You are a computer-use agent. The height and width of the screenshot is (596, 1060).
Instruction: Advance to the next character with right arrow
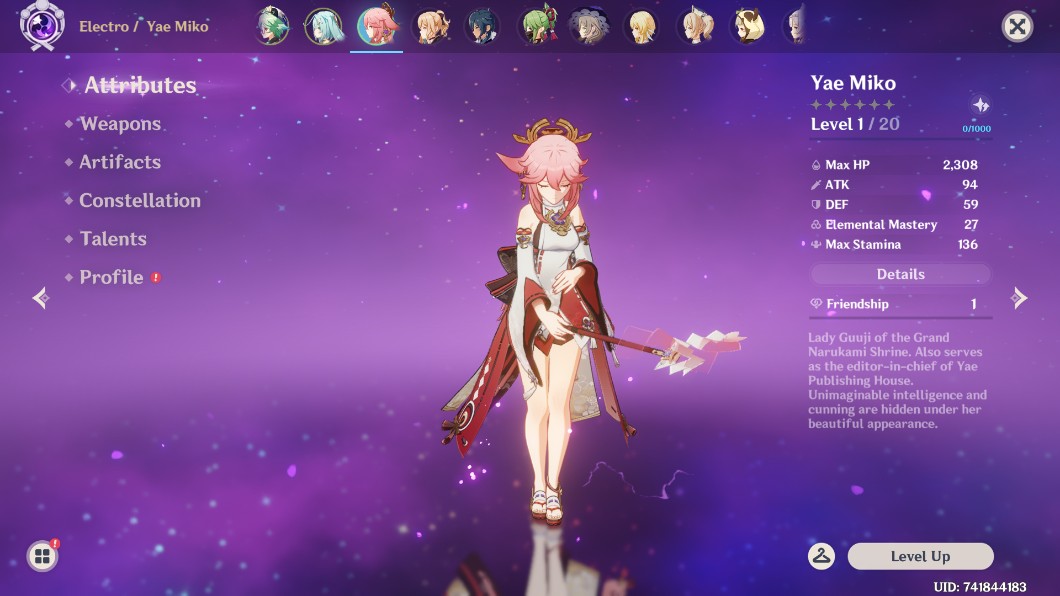click(1019, 298)
